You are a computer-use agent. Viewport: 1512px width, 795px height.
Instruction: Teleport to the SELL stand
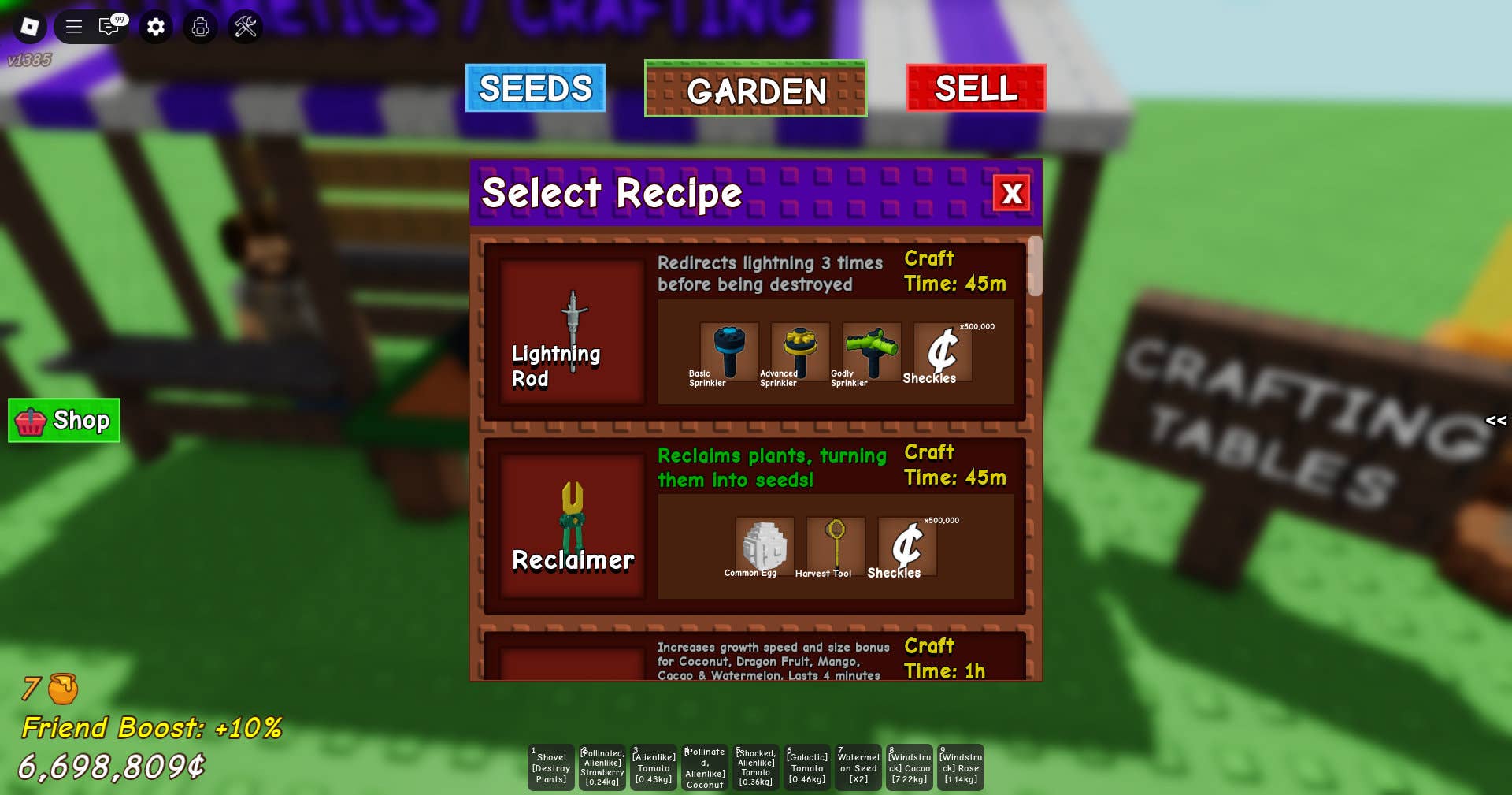(x=976, y=88)
